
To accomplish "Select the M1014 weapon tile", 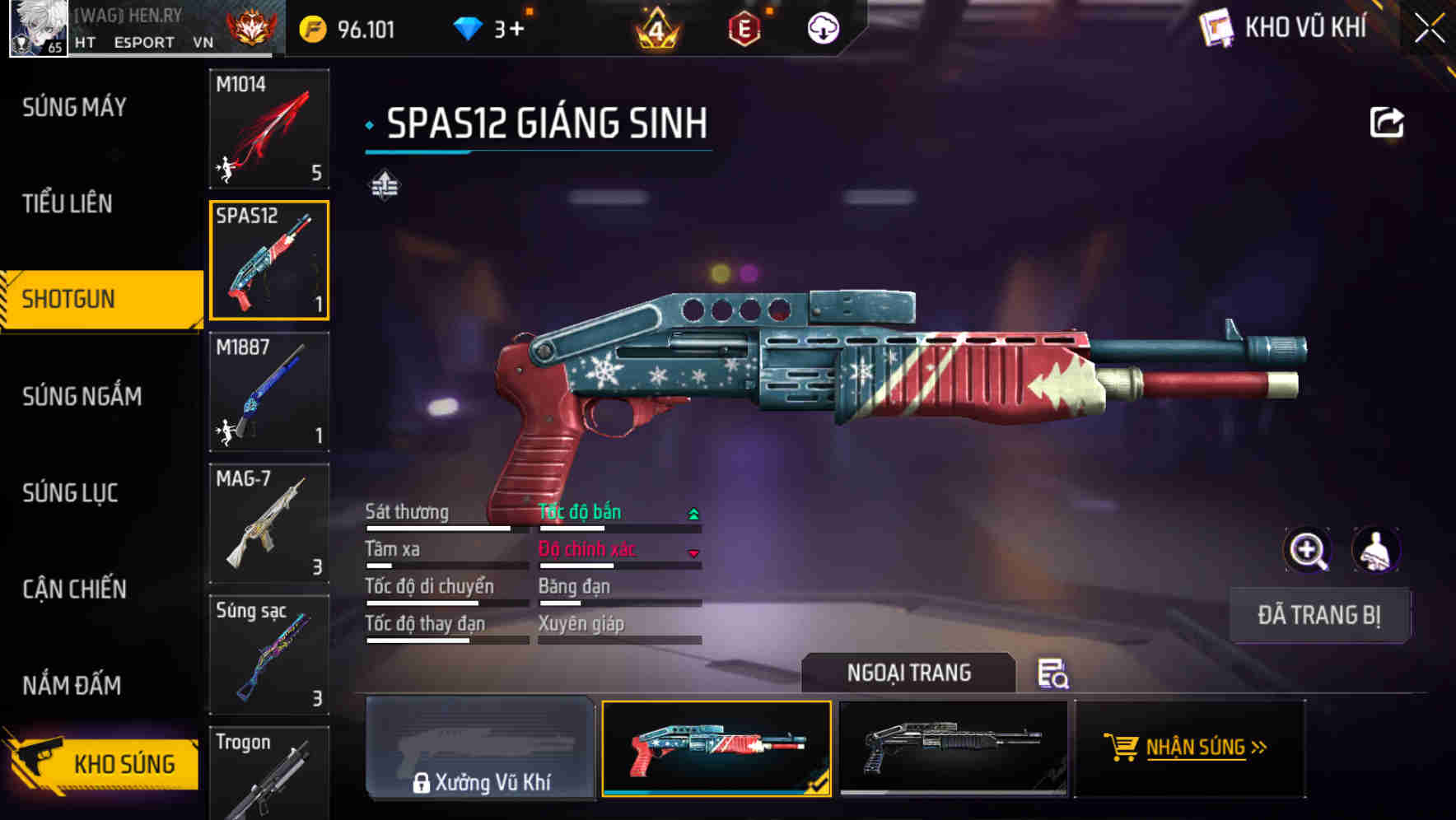I will point(269,128).
